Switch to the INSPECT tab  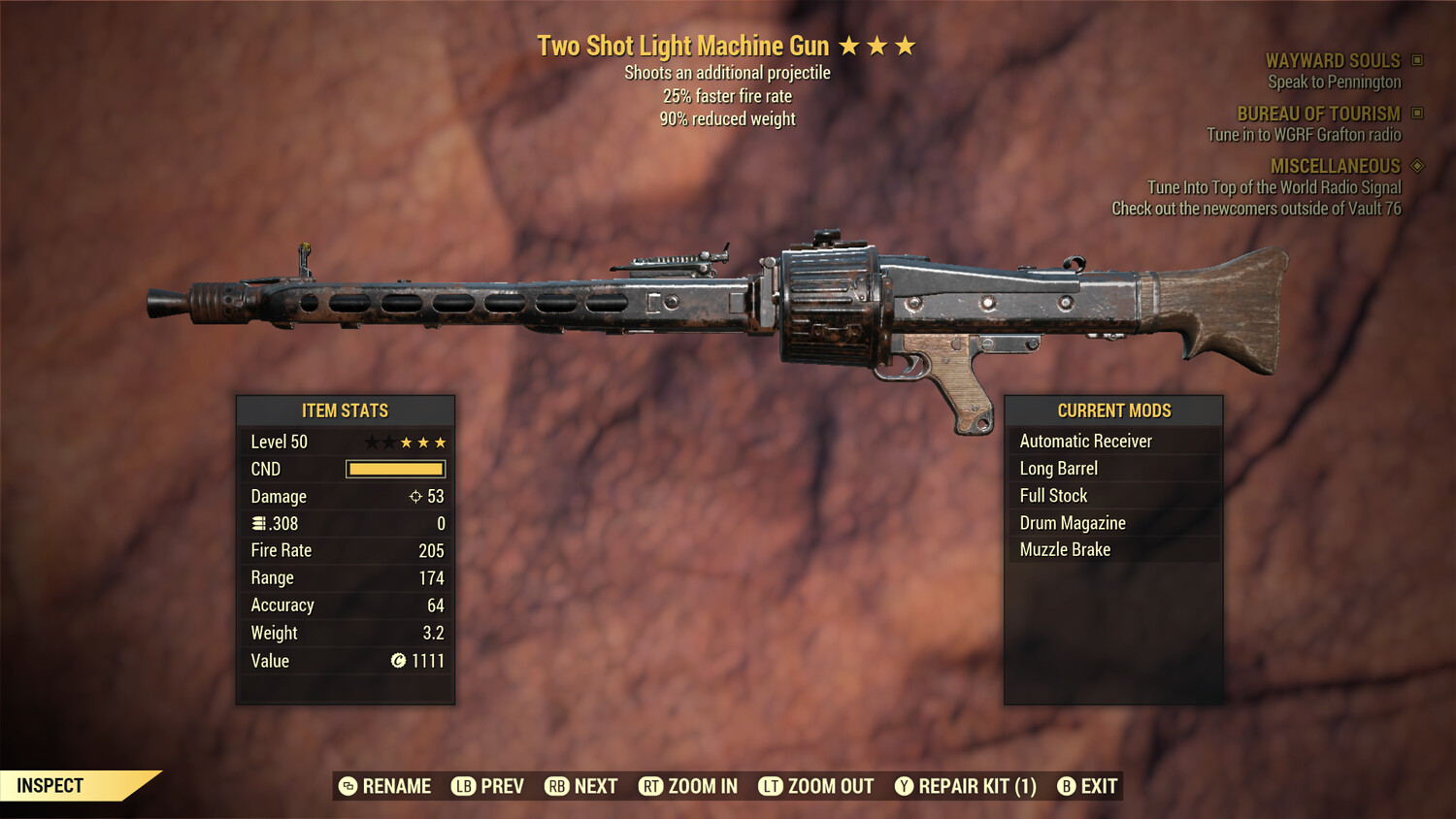pyautogui.click(x=50, y=785)
